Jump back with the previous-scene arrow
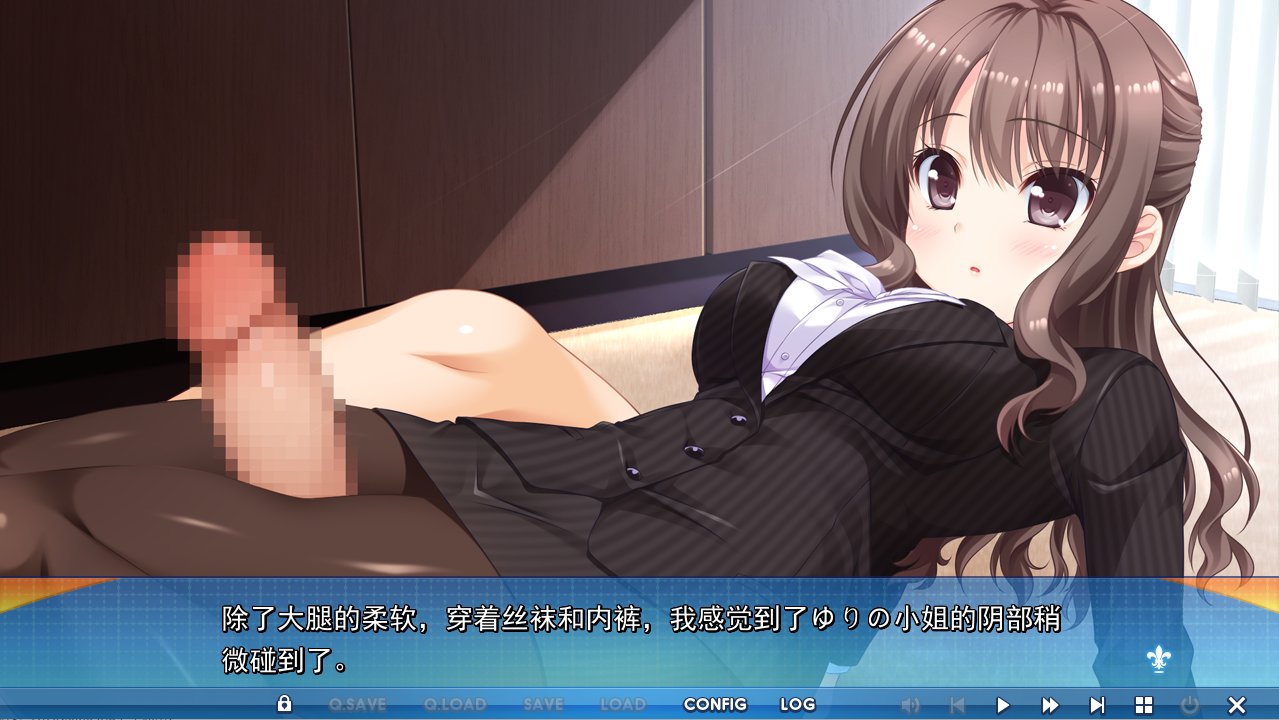 pos(957,705)
